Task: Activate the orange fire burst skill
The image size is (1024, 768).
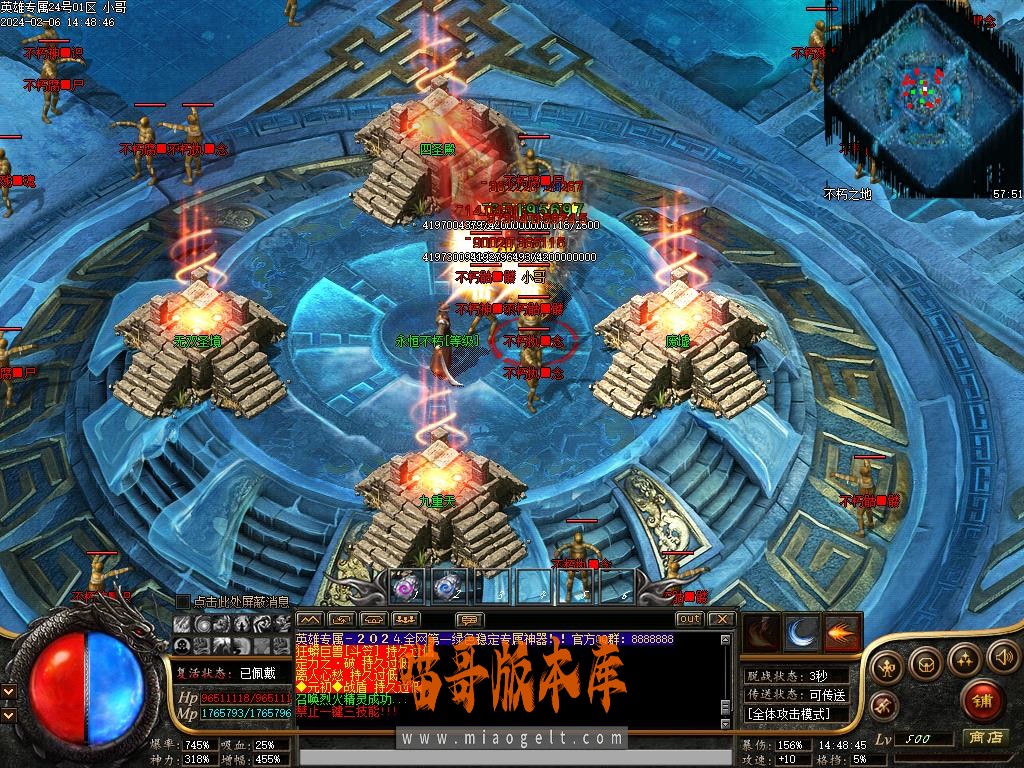Action: [x=842, y=633]
